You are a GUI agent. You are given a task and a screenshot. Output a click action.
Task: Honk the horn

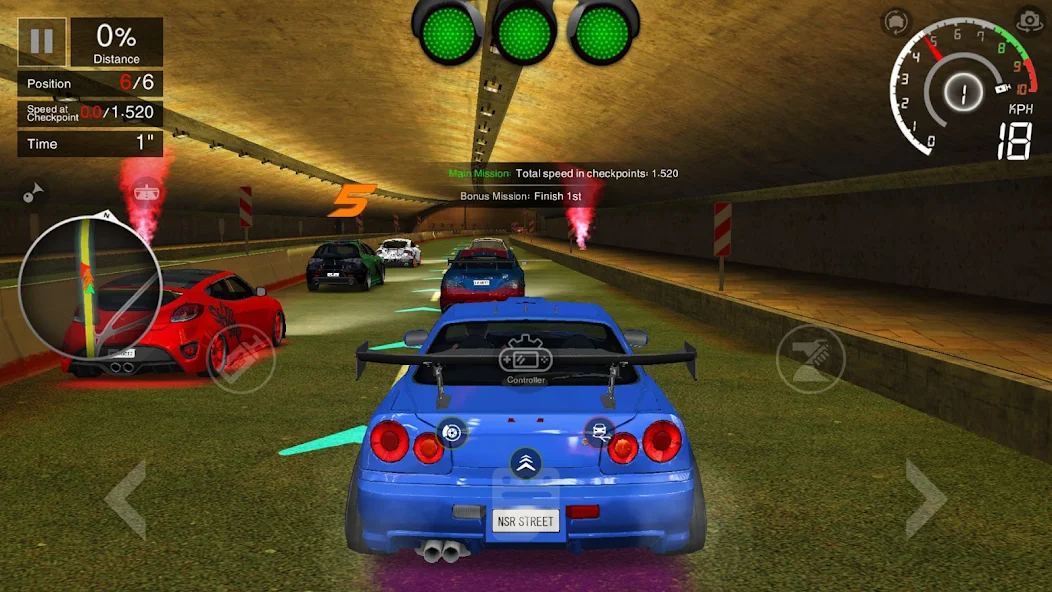coord(33,192)
